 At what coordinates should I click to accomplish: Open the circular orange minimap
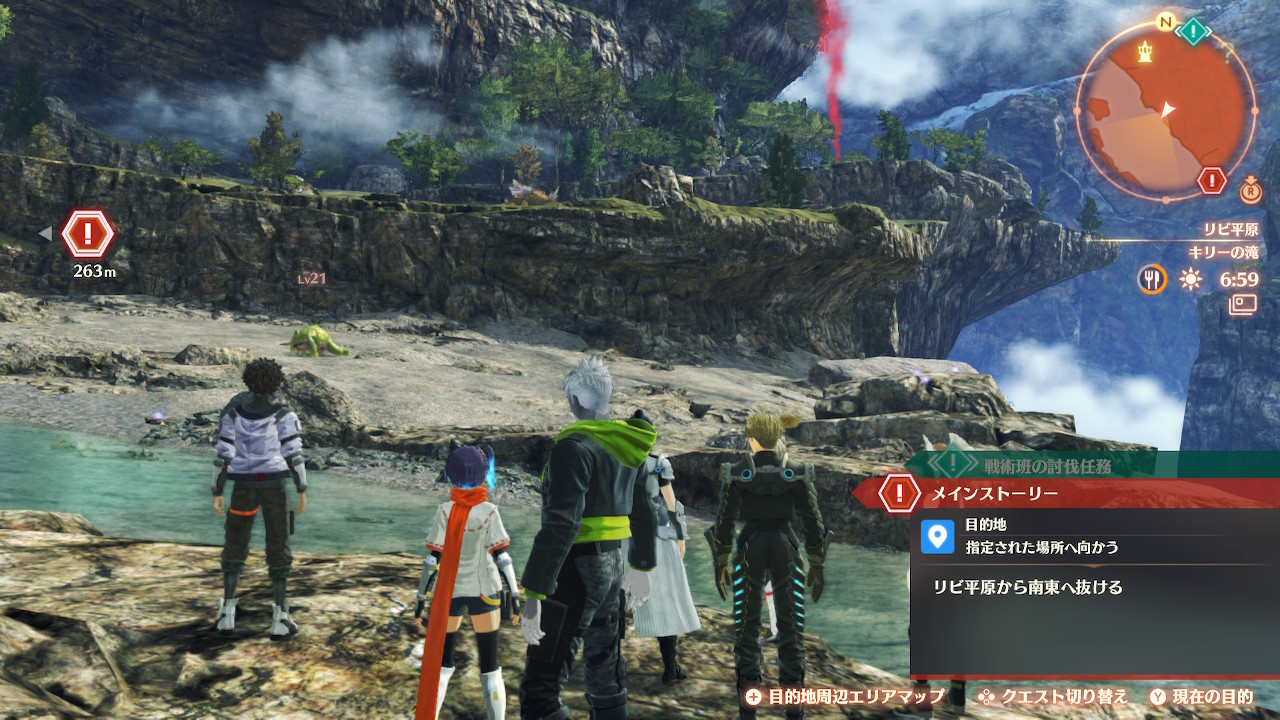tap(1165, 110)
